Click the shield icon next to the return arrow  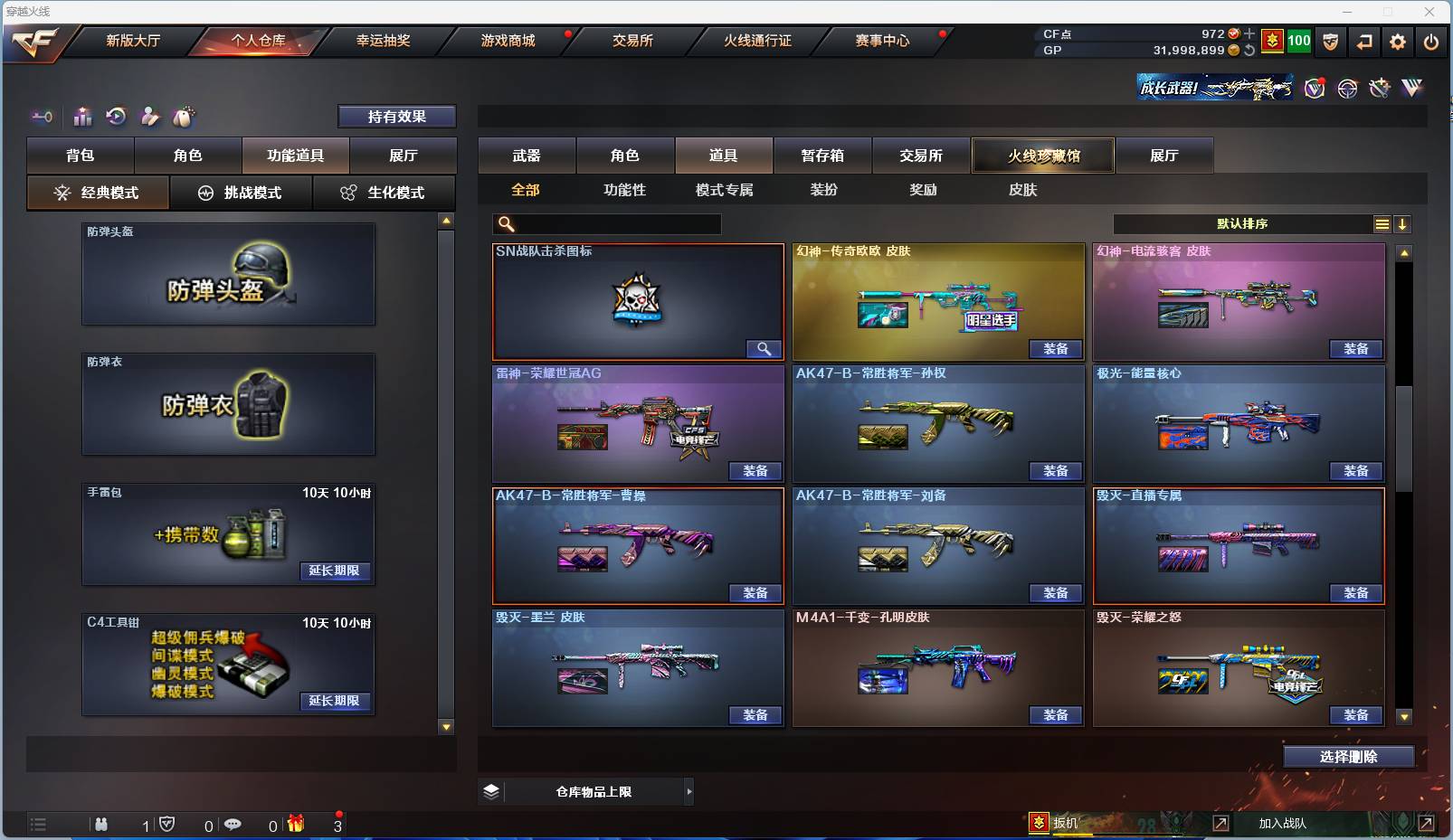[x=1331, y=42]
